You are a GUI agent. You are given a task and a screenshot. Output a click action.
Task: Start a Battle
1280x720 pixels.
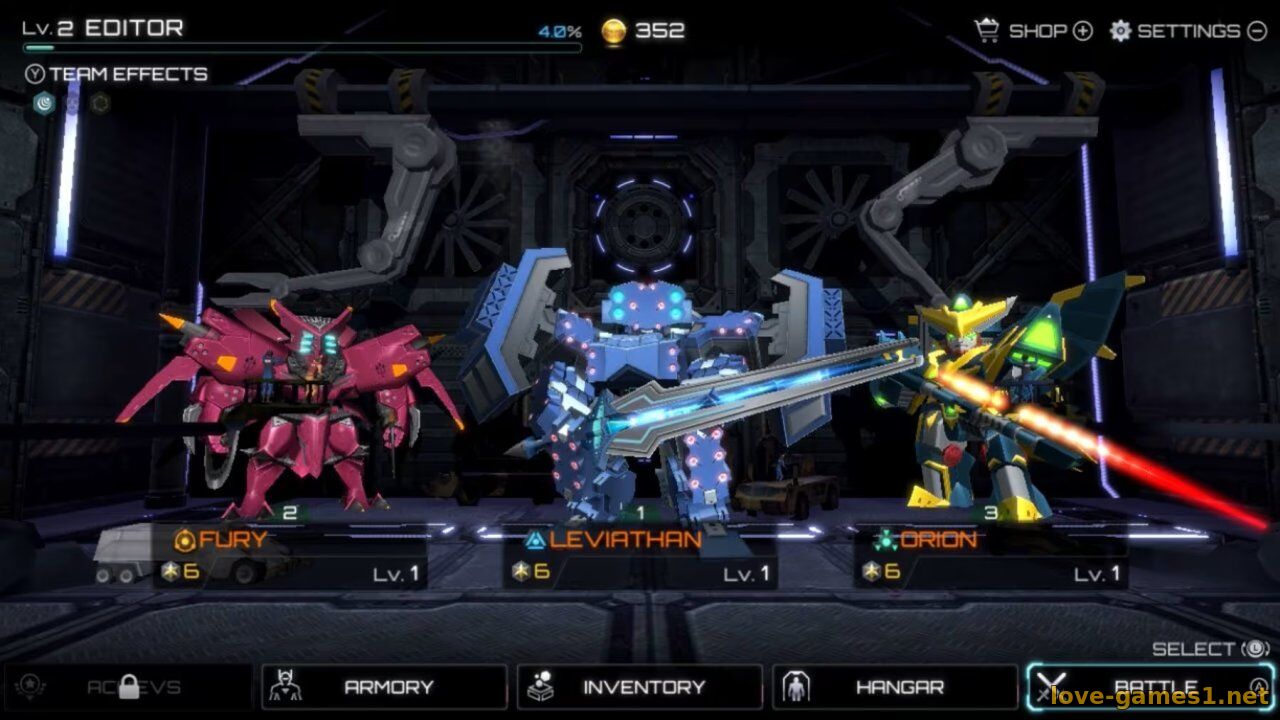click(x=1150, y=687)
